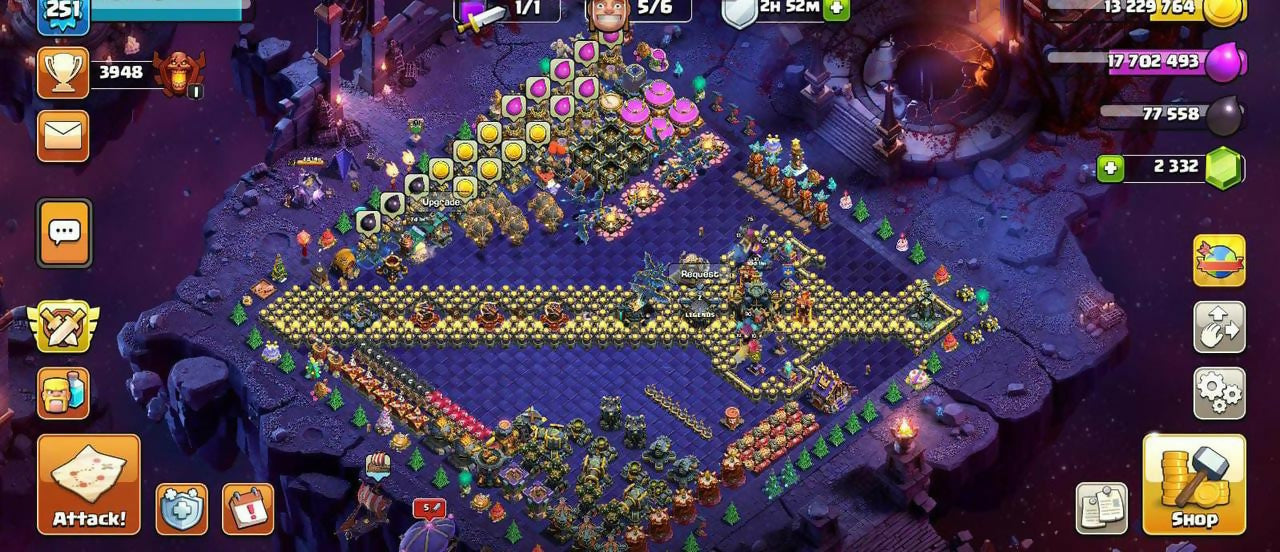Open the player profile level 251 badge
Screen dimensions: 1280x552
[63, 12]
